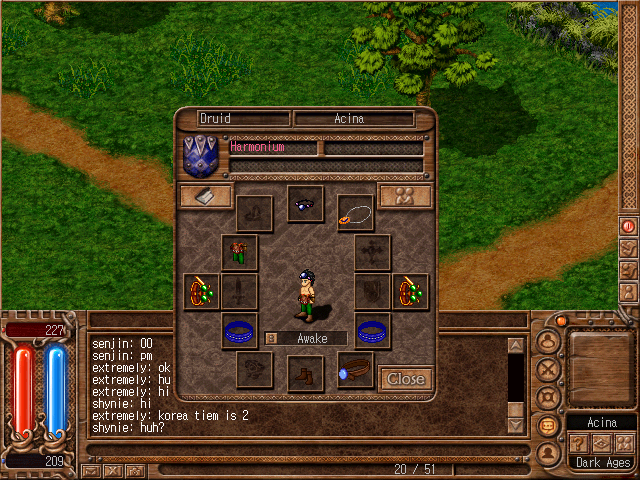Select the equipped belt with blue gem
This screenshot has width=640, height=480.
[x=355, y=370]
